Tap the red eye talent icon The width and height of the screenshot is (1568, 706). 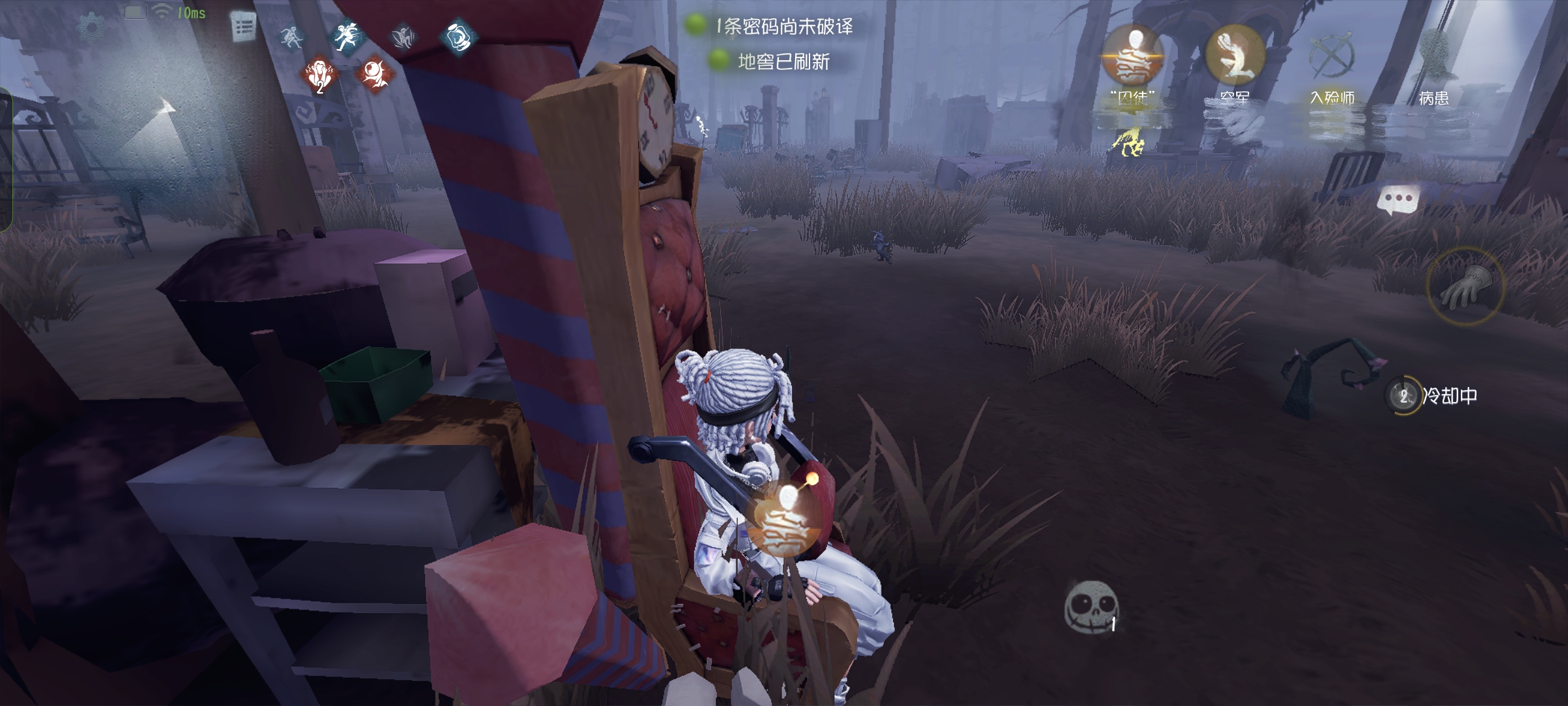(x=374, y=74)
